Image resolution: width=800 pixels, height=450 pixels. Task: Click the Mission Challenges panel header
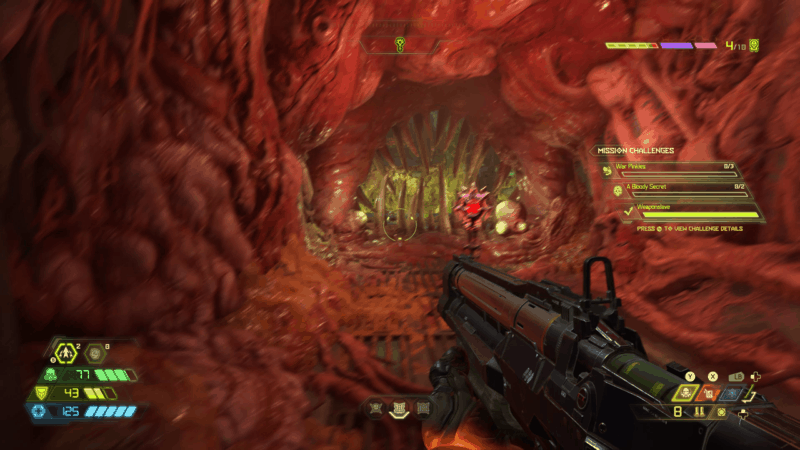[636, 150]
